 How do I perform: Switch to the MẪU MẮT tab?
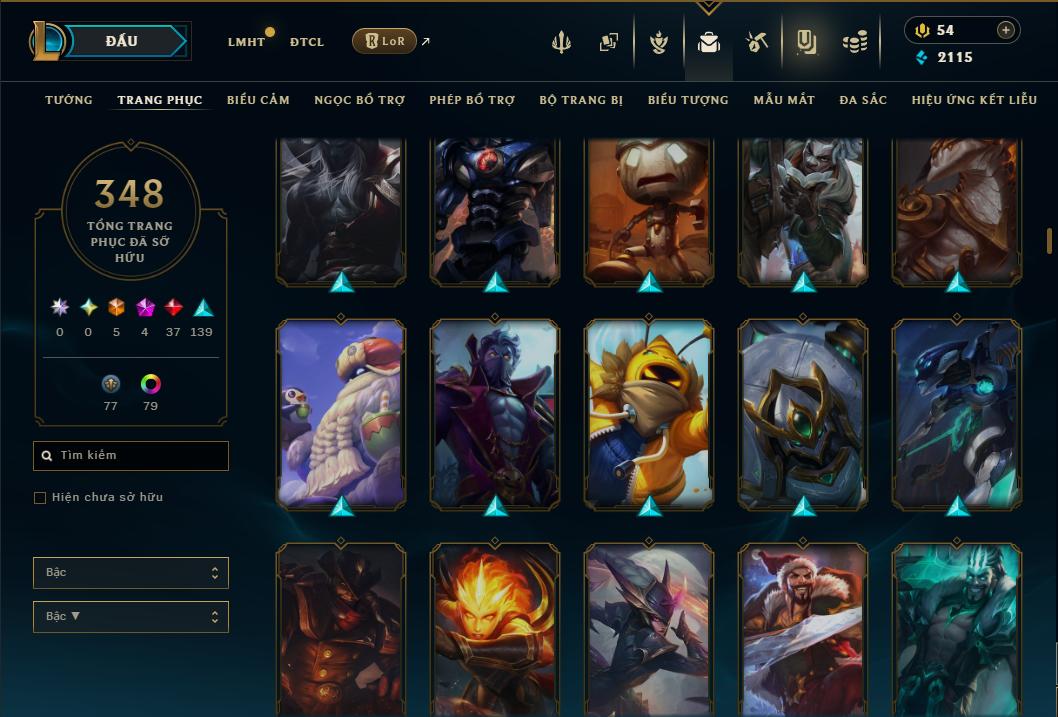[x=784, y=100]
